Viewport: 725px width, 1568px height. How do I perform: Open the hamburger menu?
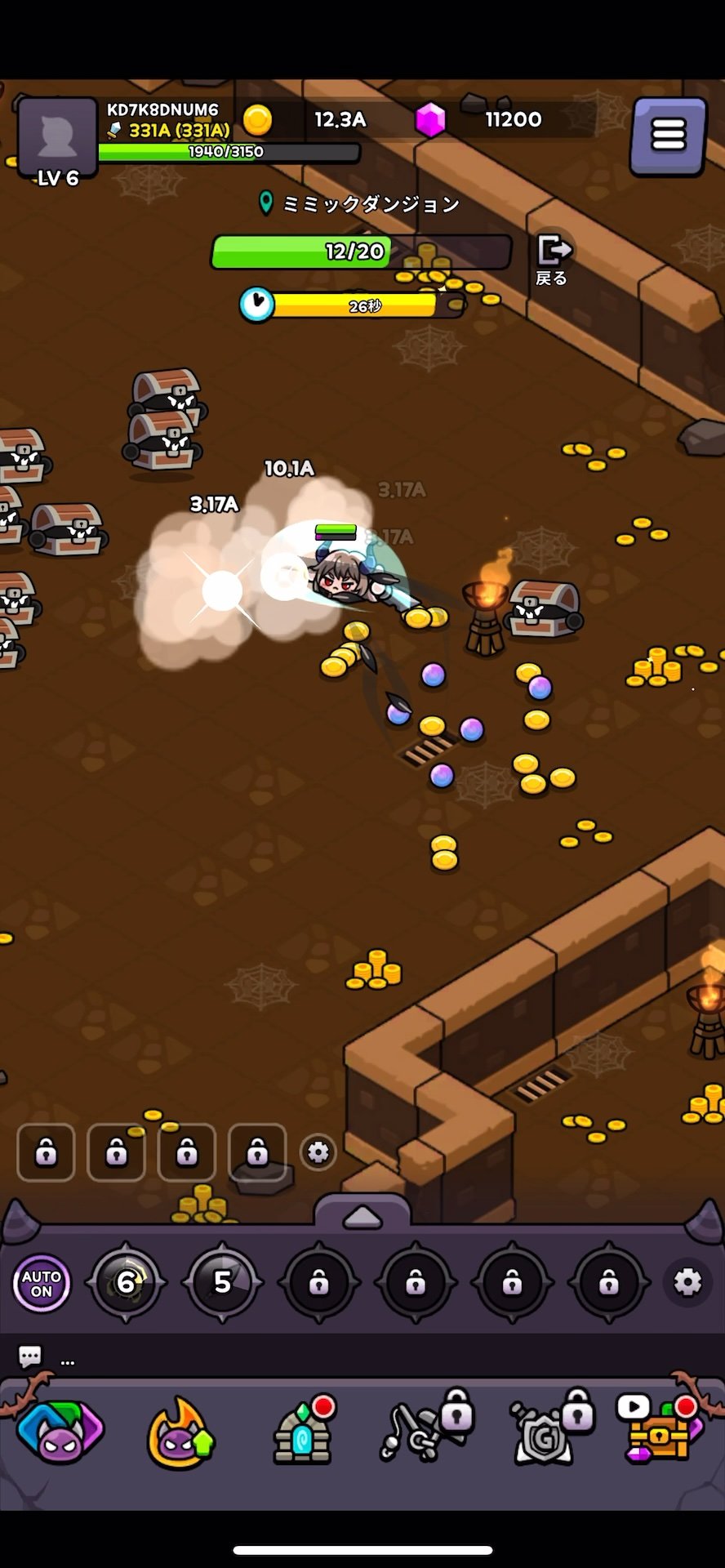pyautogui.click(x=668, y=136)
